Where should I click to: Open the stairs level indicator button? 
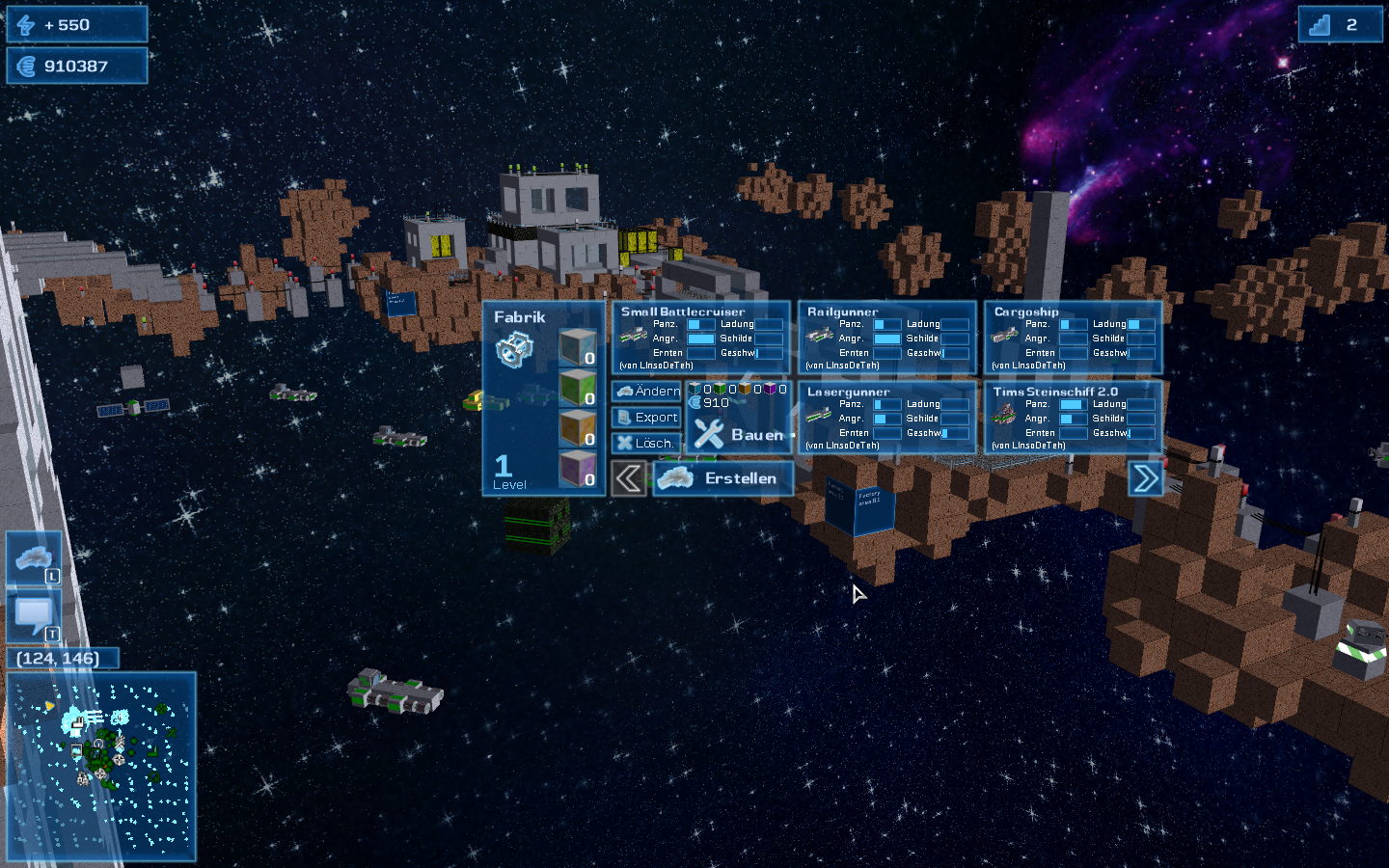click(x=1340, y=25)
